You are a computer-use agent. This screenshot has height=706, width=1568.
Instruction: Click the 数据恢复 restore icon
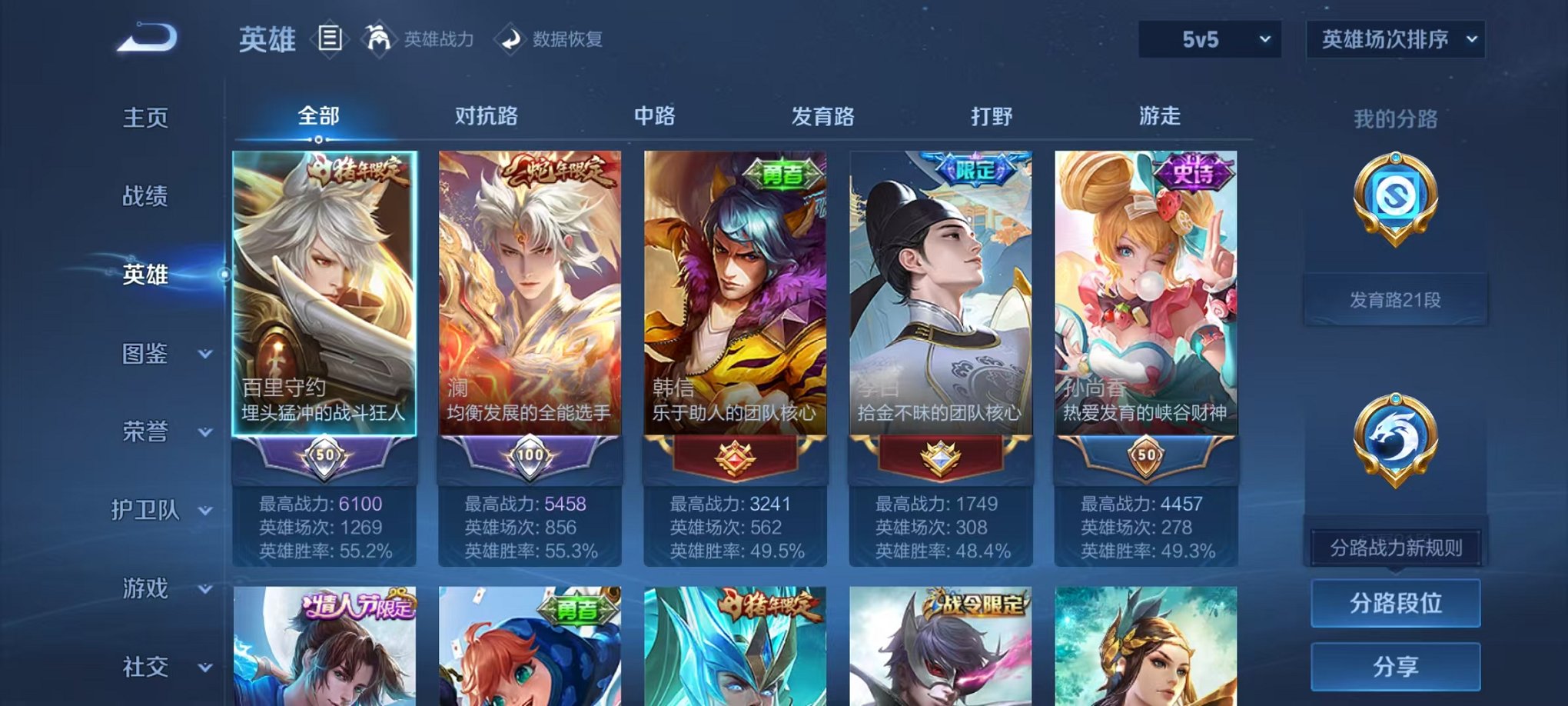[x=510, y=40]
